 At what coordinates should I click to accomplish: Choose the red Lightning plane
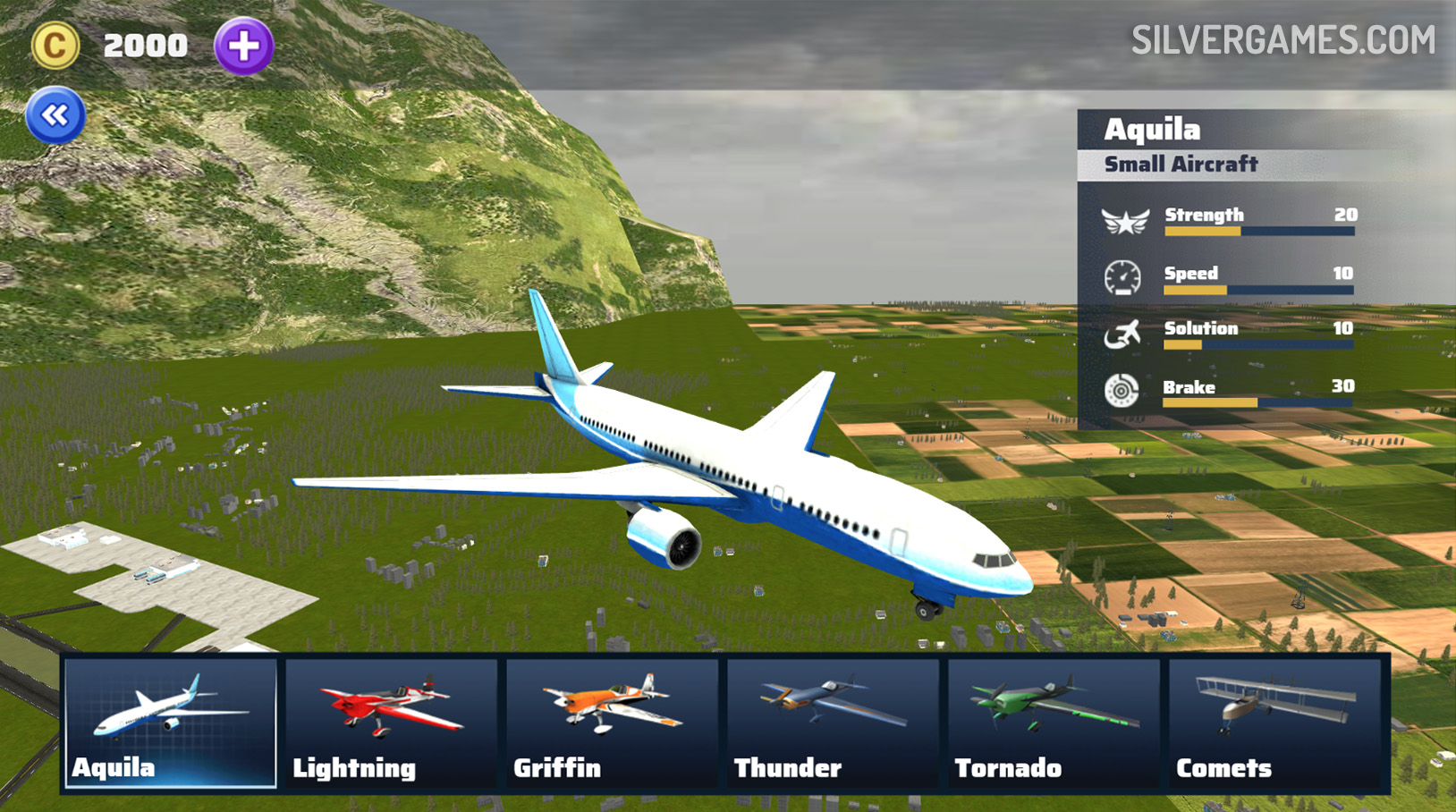click(391, 723)
